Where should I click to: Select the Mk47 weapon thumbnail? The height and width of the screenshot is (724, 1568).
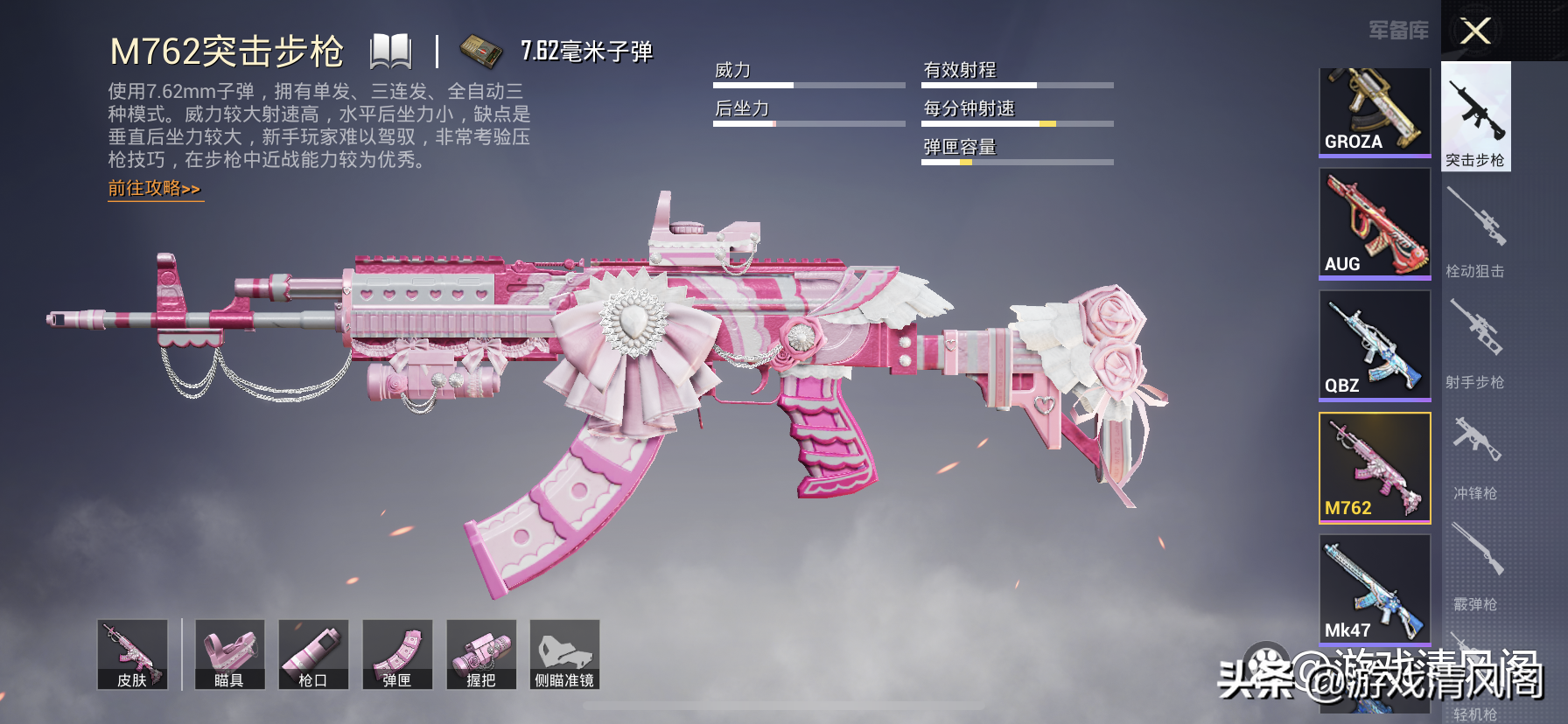tap(1374, 590)
